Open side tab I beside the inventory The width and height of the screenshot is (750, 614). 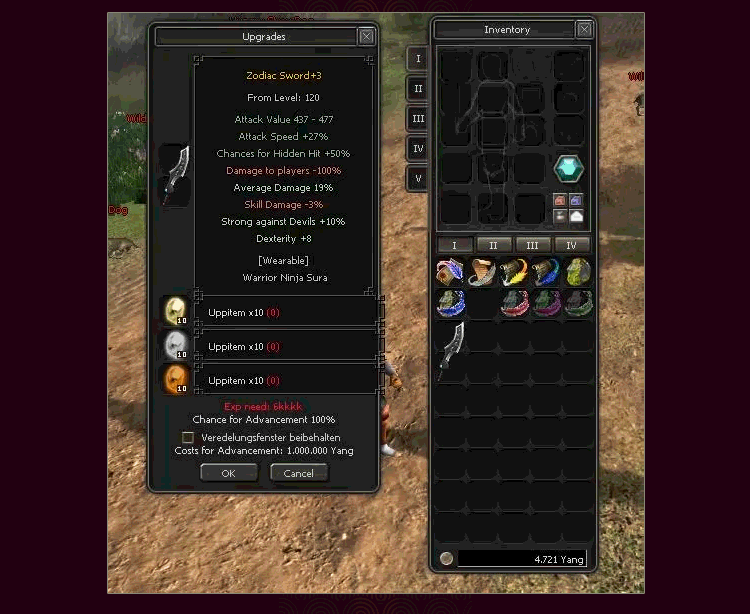(x=418, y=59)
